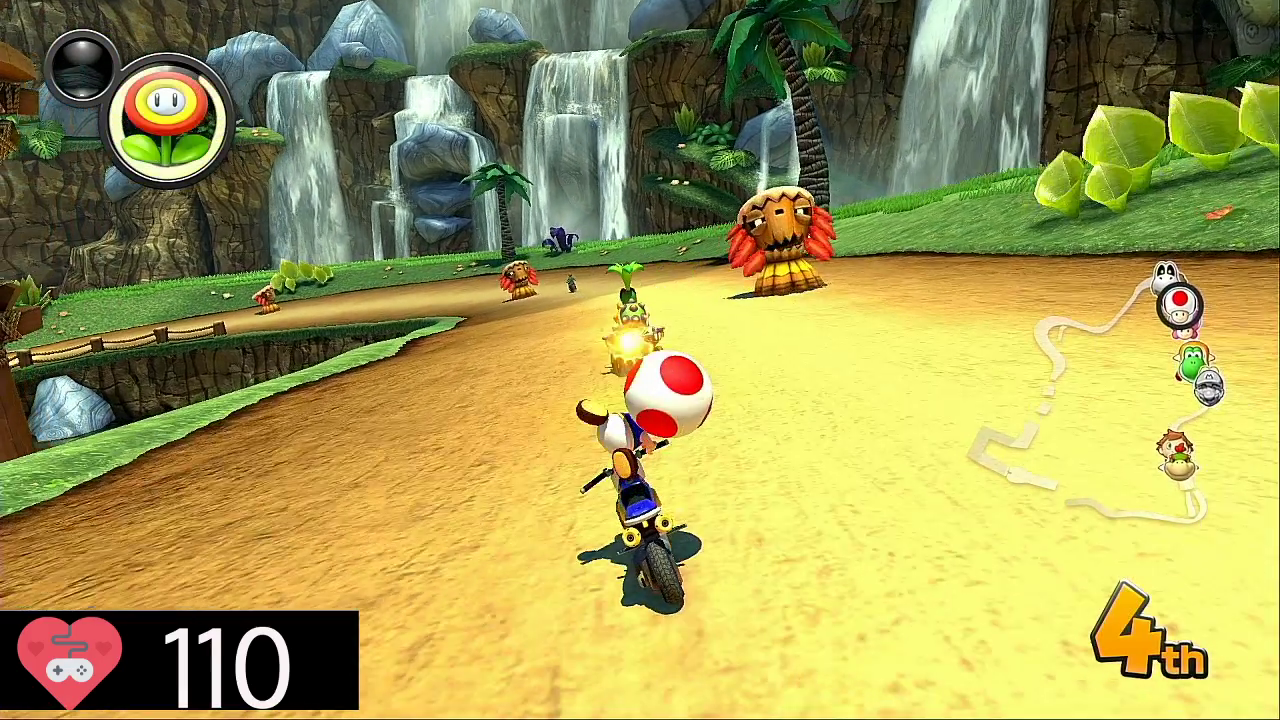Click the heart gamepad overlay logo
This screenshot has width=1280, height=720.
[70, 661]
